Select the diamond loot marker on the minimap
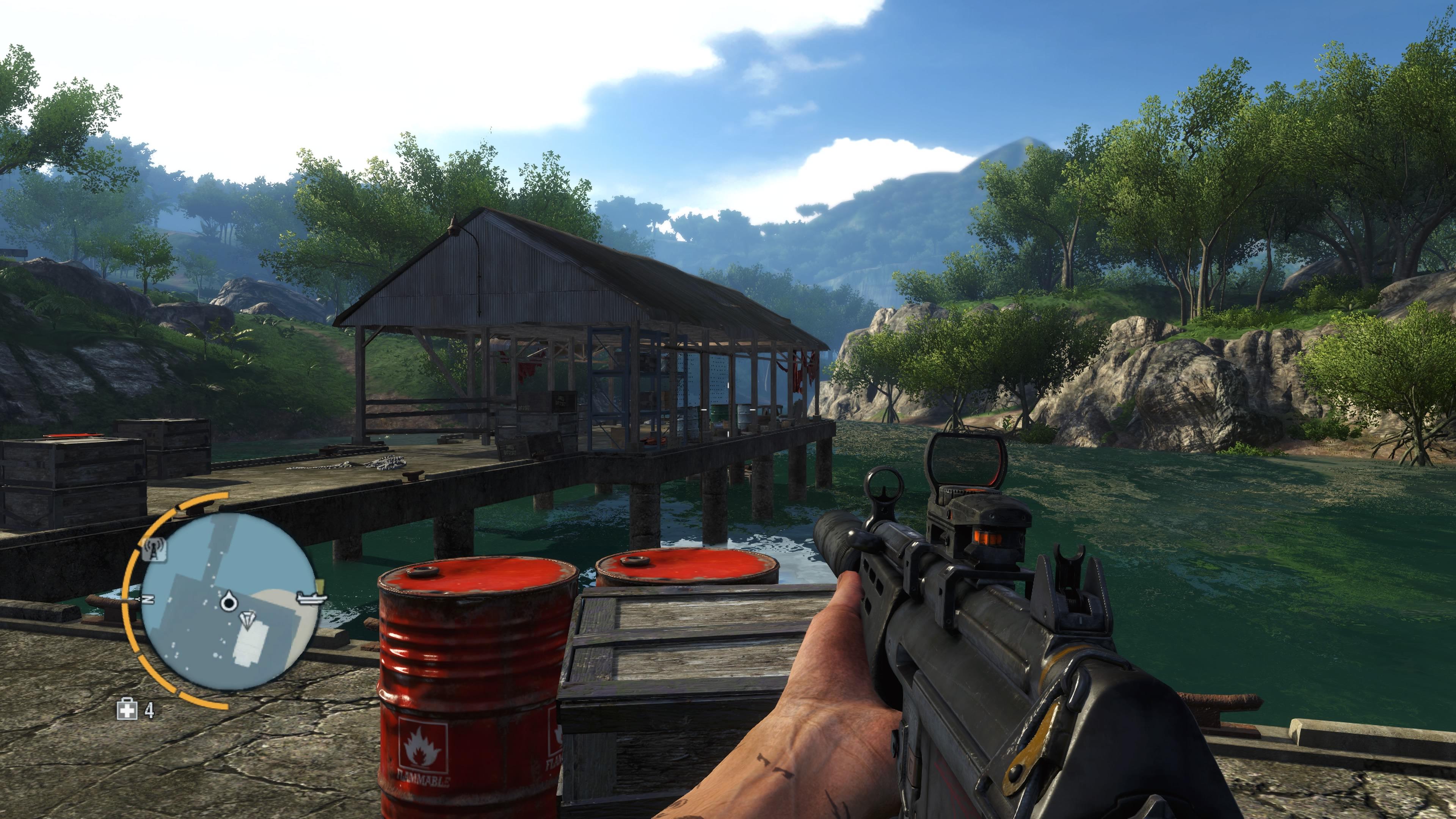 pos(247,619)
